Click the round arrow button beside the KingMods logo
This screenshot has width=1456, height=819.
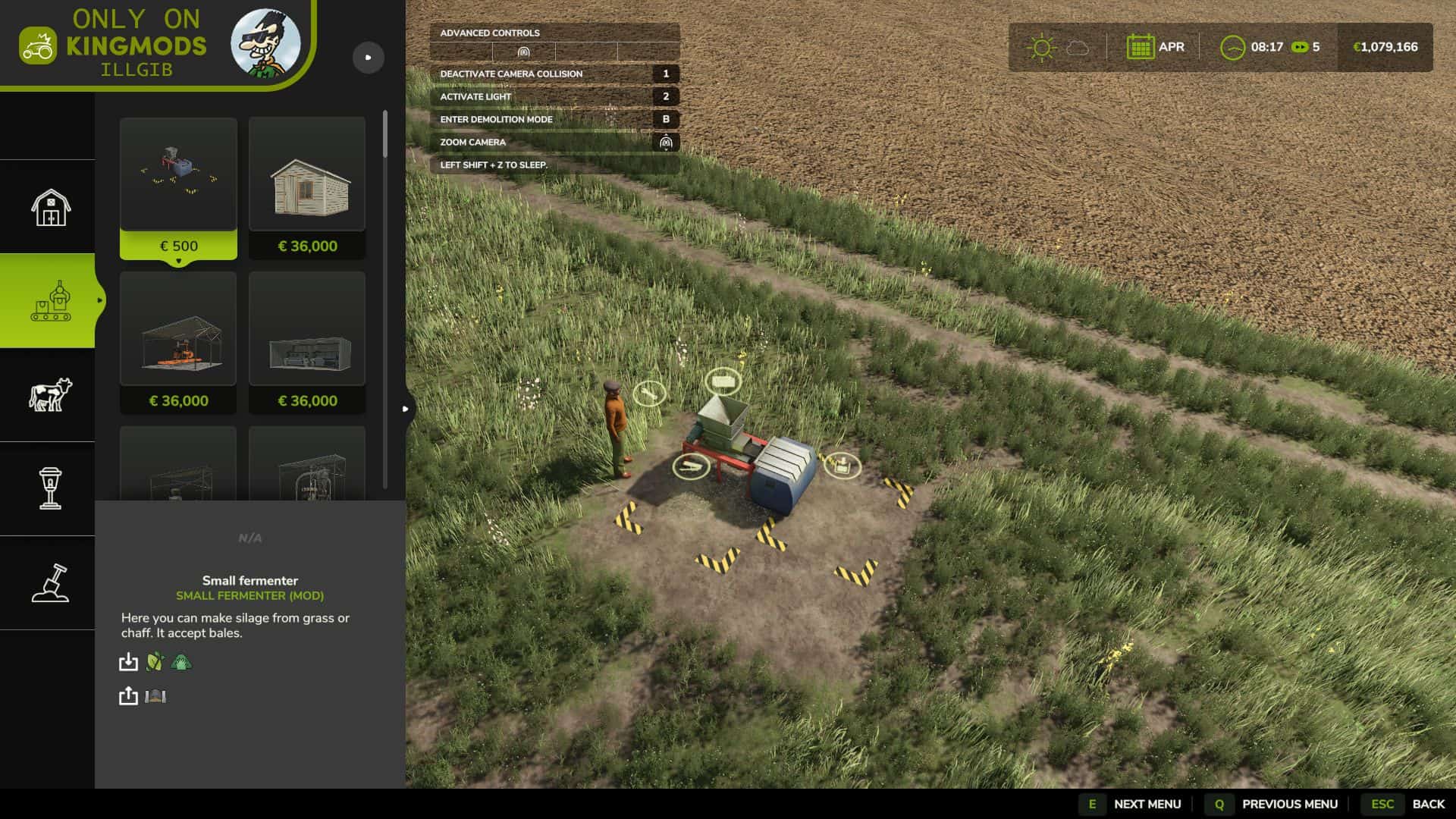point(369,58)
